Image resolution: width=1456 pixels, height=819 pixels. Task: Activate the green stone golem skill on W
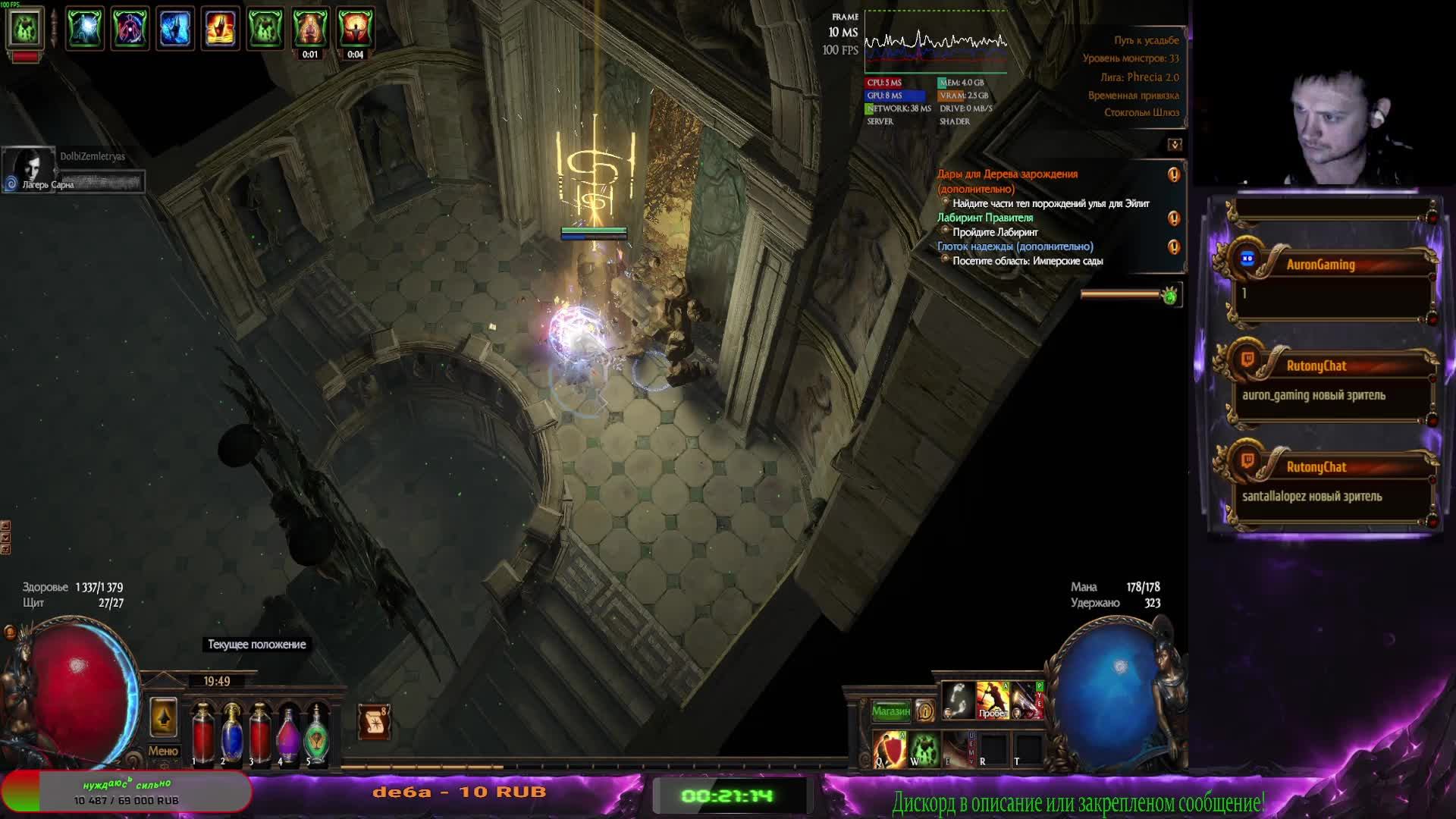coord(924,749)
